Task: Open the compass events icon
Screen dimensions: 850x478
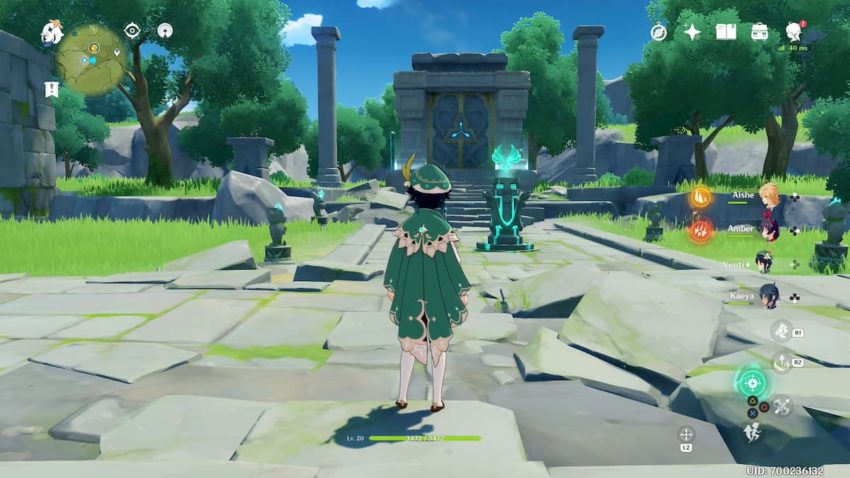Action: pyautogui.click(x=658, y=32)
